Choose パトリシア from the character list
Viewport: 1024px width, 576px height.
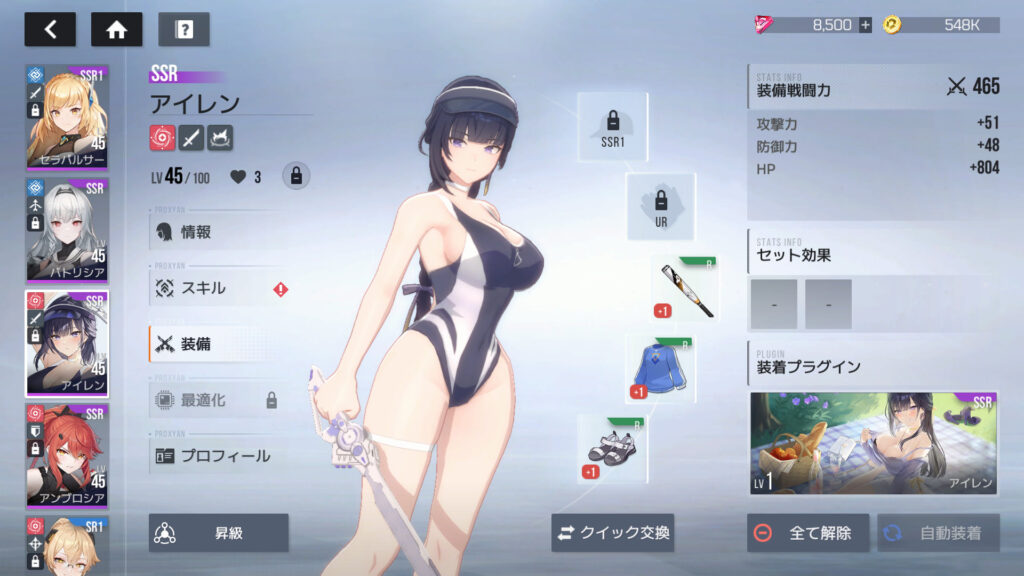[x=67, y=229]
